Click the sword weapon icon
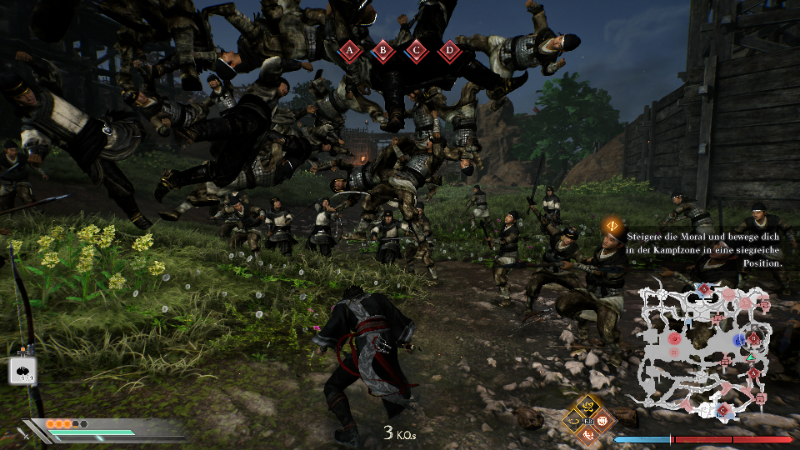Viewport: 800px width, 450px height. (x=22, y=436)
